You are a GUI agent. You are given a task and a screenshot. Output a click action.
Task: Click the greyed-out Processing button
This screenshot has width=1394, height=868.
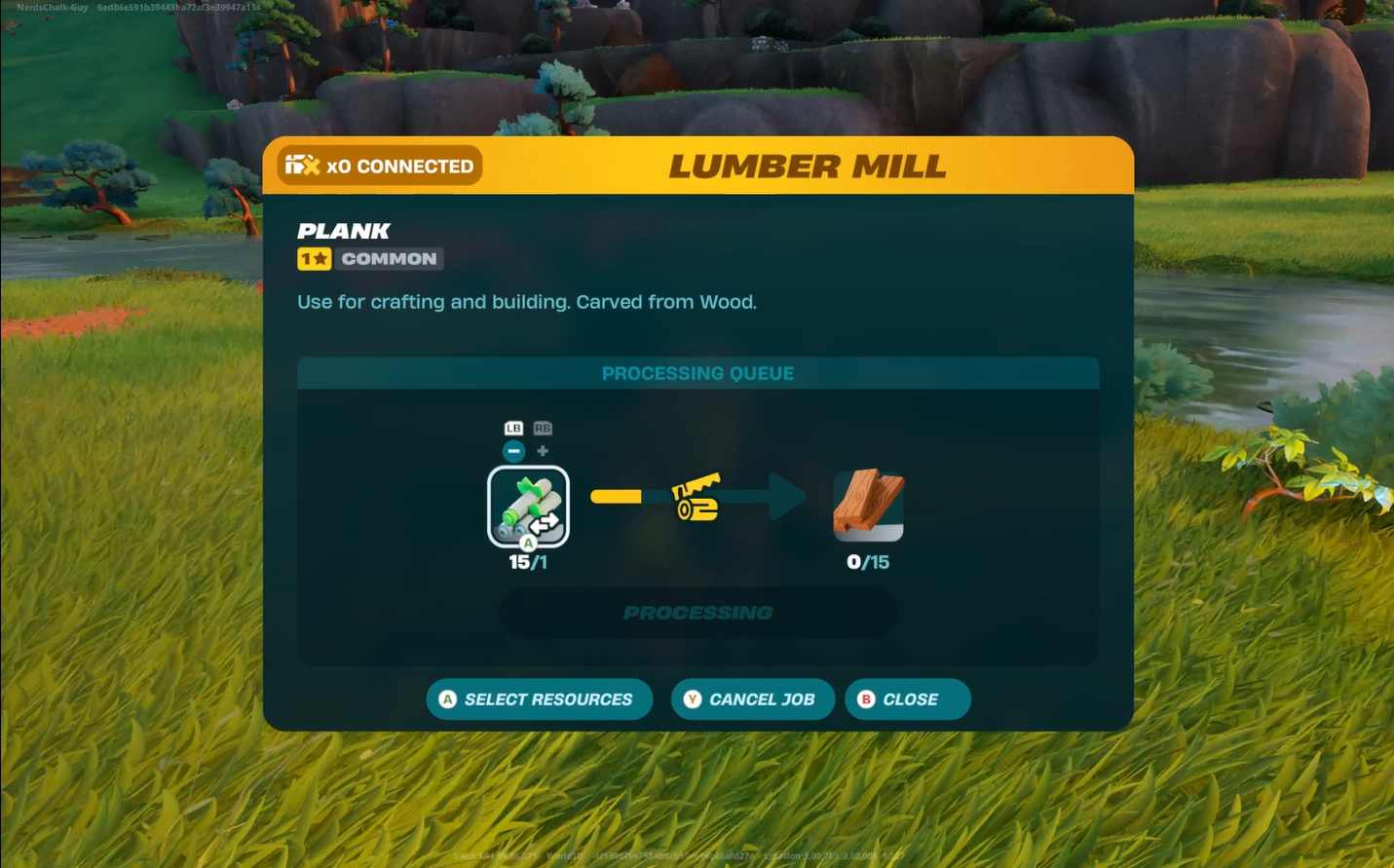pos(697,613)
